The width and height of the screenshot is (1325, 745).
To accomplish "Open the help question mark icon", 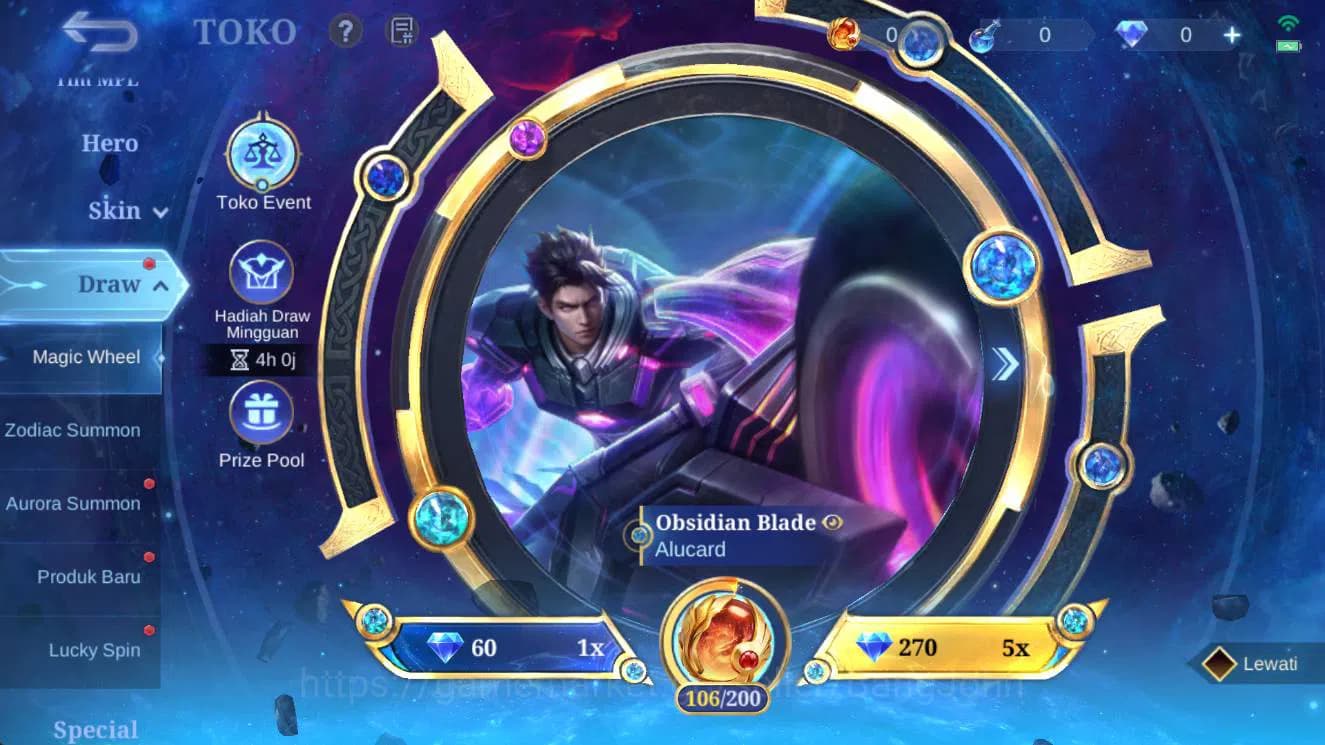I will point(345,31).
